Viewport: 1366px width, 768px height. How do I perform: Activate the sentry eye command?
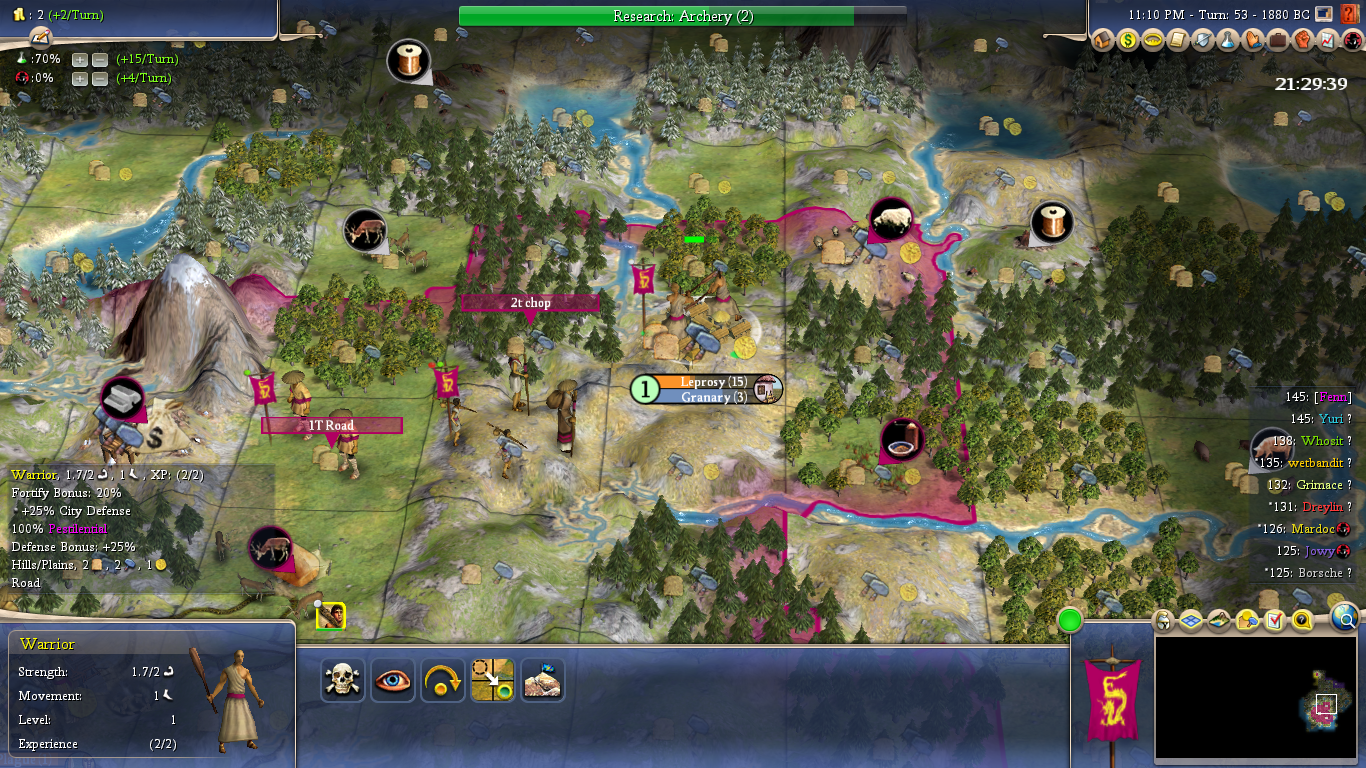coord(393,680)
